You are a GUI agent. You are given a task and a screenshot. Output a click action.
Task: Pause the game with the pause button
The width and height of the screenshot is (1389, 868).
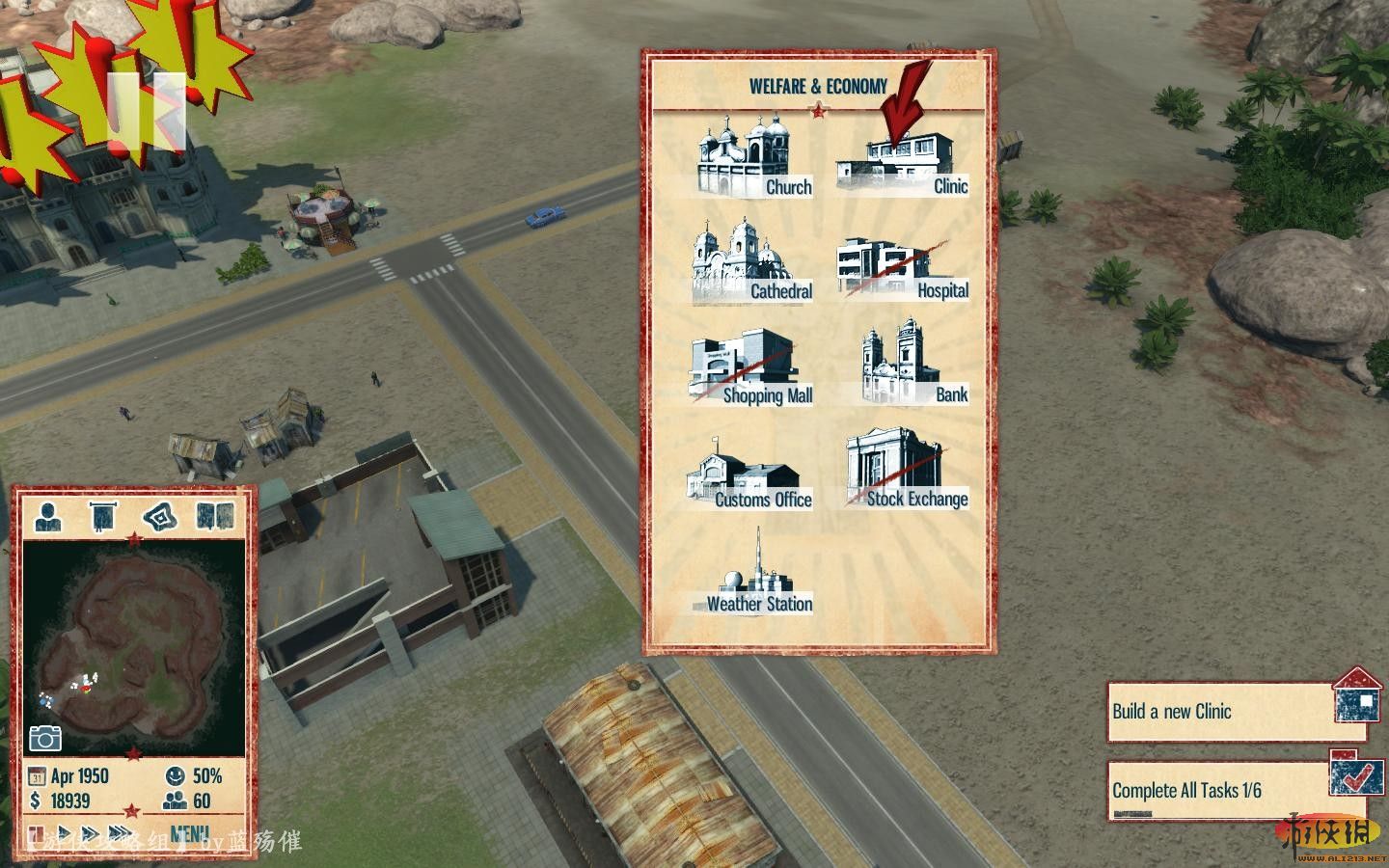(x=37, y=832)
